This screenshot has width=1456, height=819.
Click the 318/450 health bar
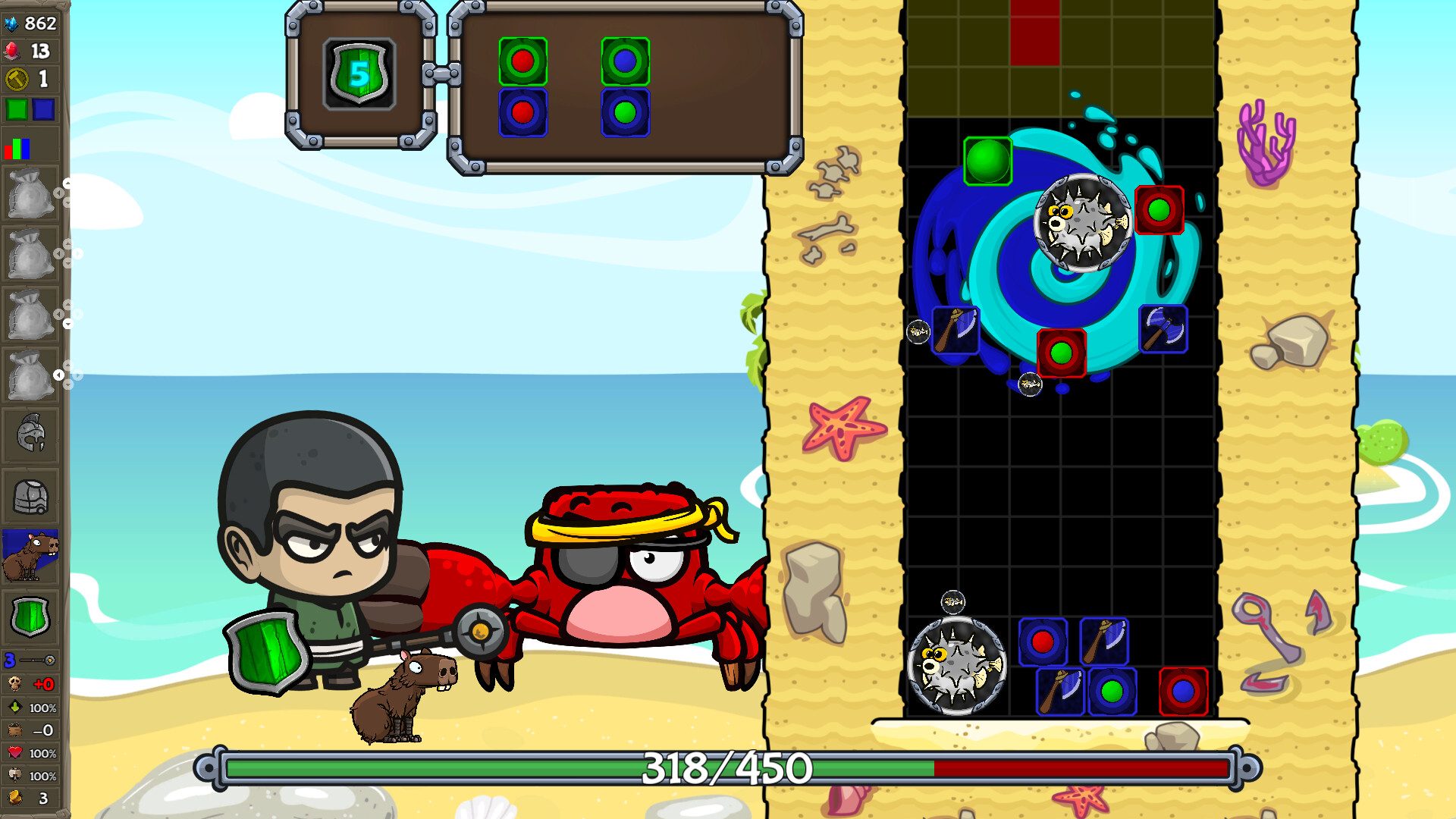tap(720, 769)
